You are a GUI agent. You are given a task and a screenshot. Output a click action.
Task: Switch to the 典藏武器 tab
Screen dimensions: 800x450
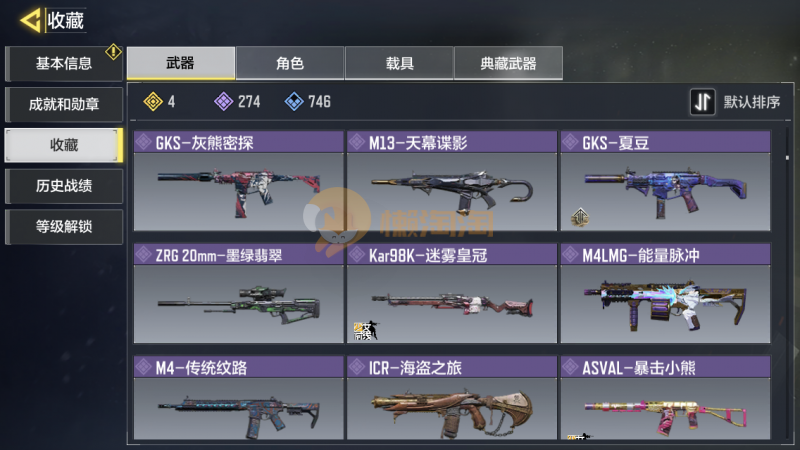point(508,63)
